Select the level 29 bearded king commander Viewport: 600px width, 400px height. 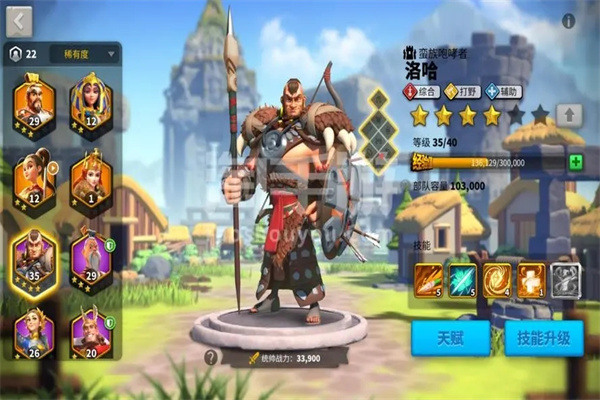(x=34, y=101)
